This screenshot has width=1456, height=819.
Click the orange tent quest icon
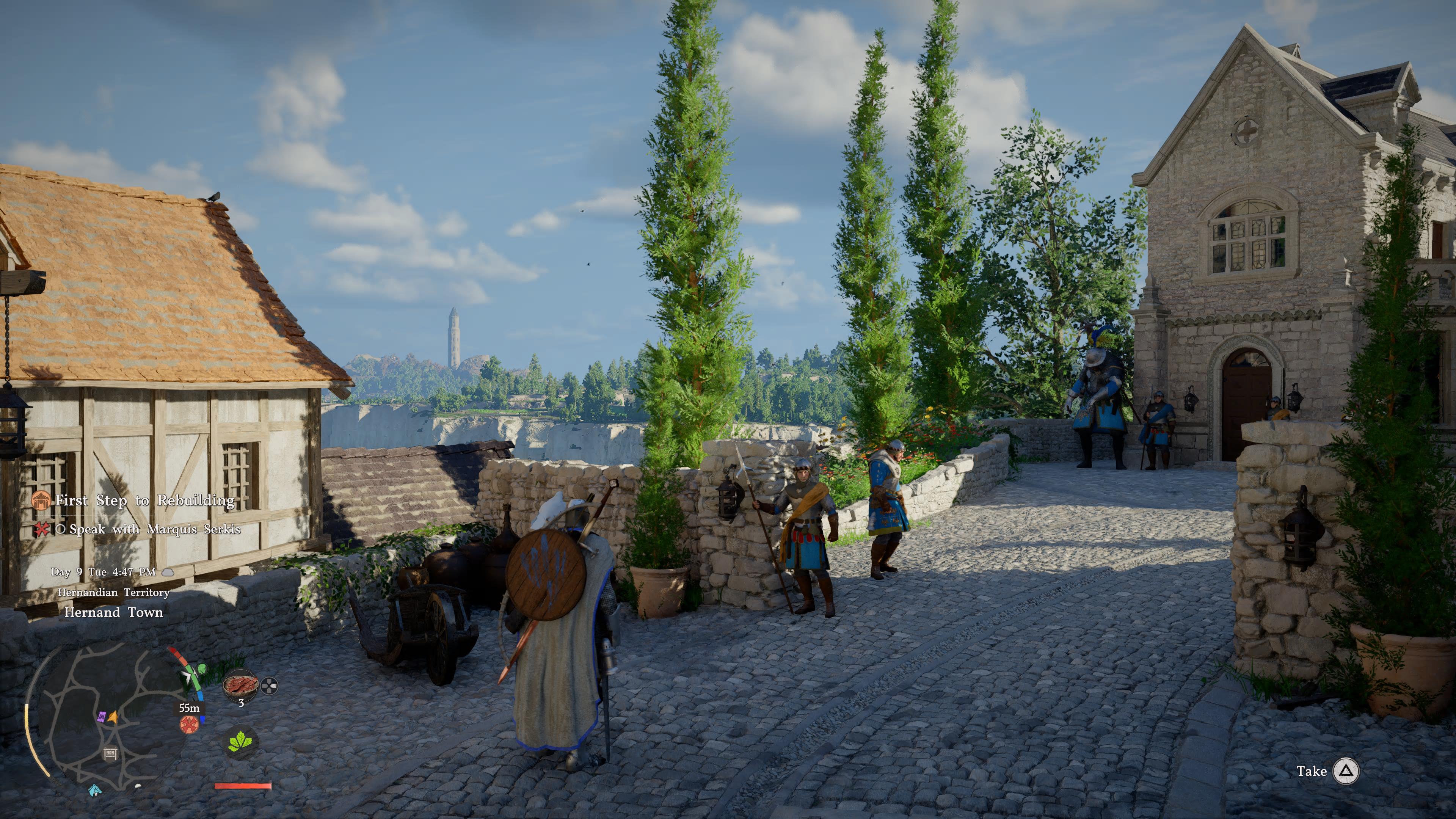click(x=41, y=500)
